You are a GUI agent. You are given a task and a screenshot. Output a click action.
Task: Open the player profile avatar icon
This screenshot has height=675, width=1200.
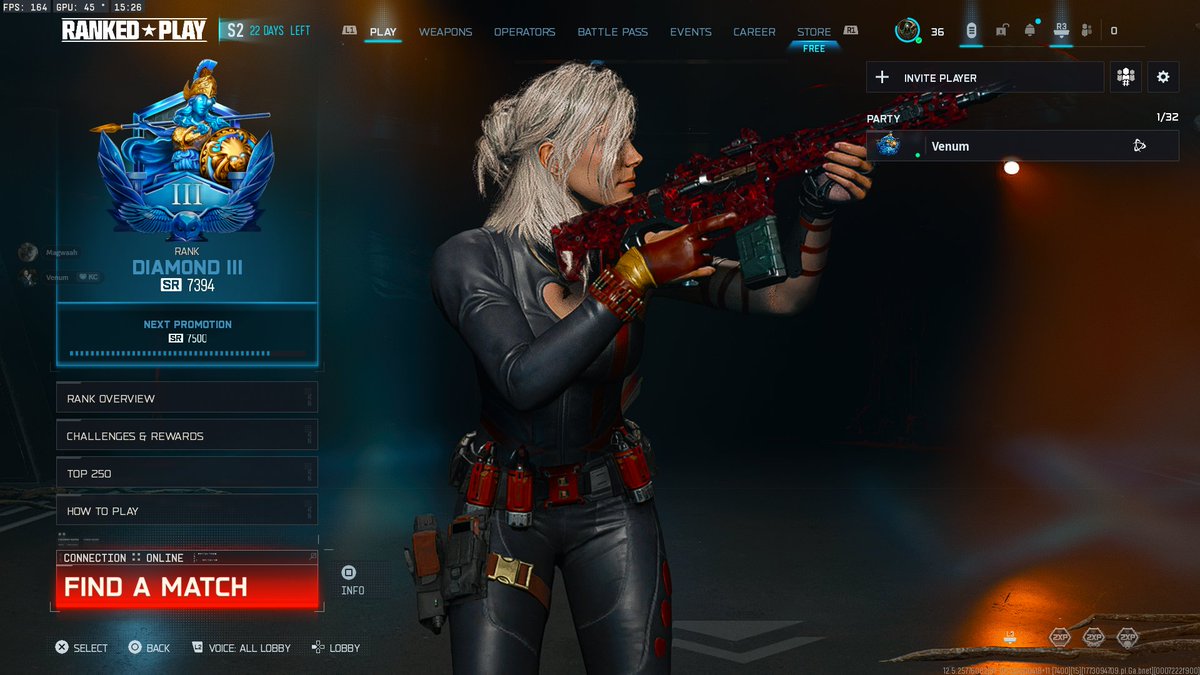(x=907, y=31)
